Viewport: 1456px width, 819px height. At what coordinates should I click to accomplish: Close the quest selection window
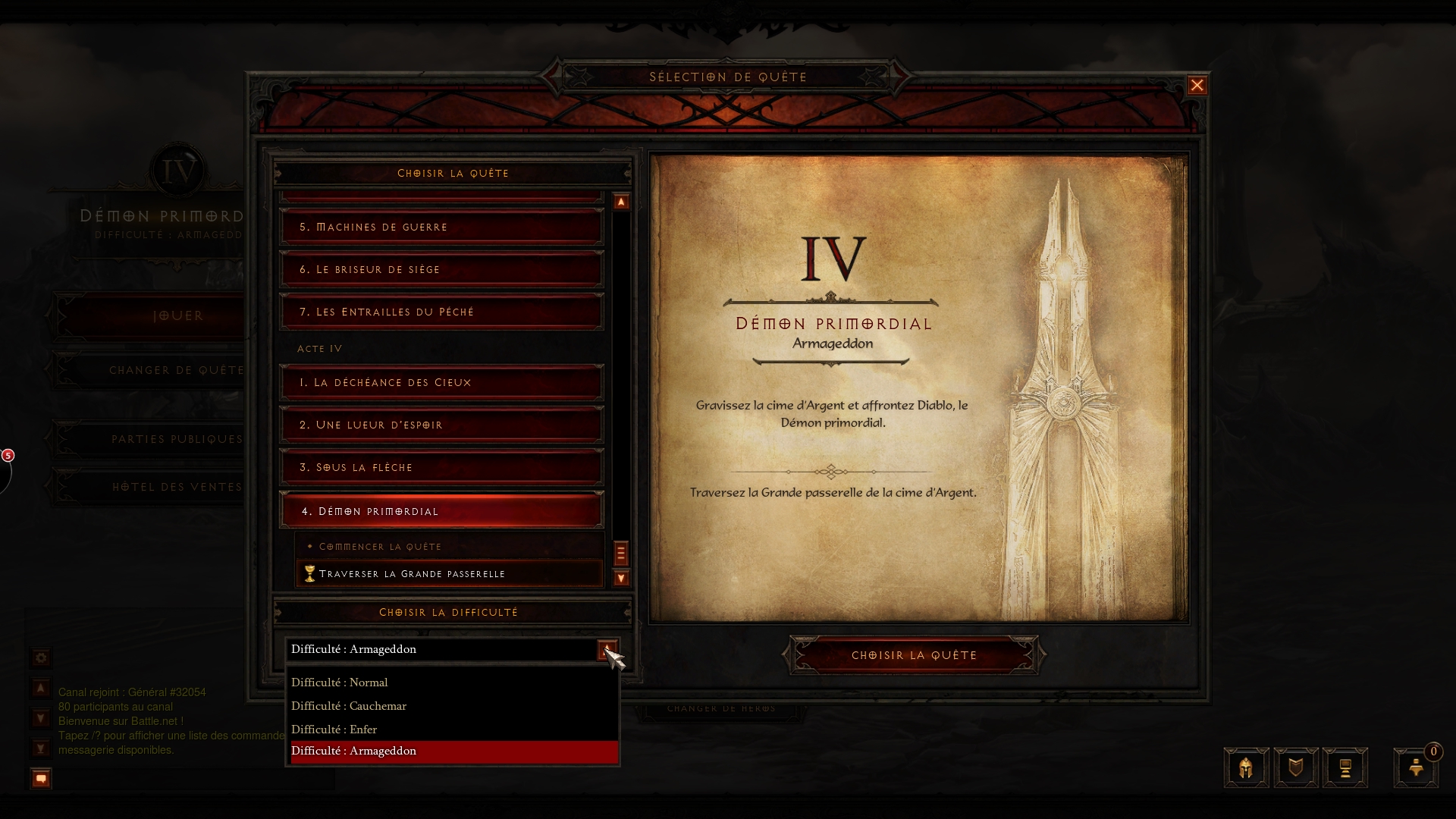(1197, 86)
